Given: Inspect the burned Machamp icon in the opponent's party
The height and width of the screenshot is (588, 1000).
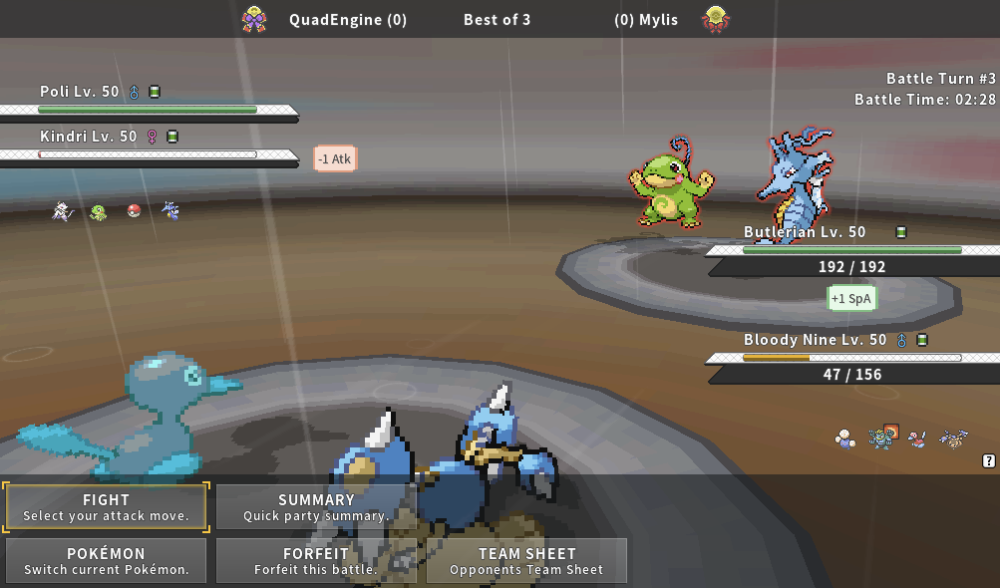Looking at the screenshot, I should point(881,436).
